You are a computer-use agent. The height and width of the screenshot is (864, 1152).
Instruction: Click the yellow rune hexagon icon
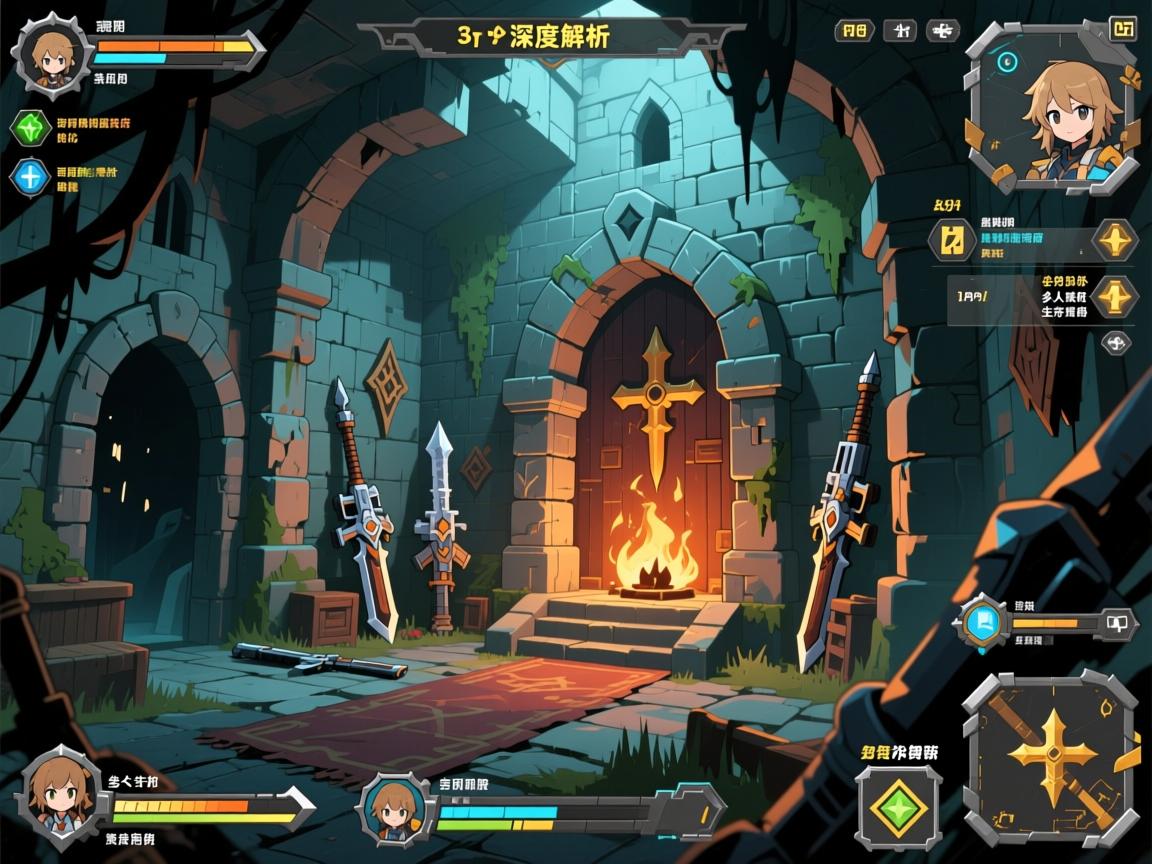click(952, 241)
